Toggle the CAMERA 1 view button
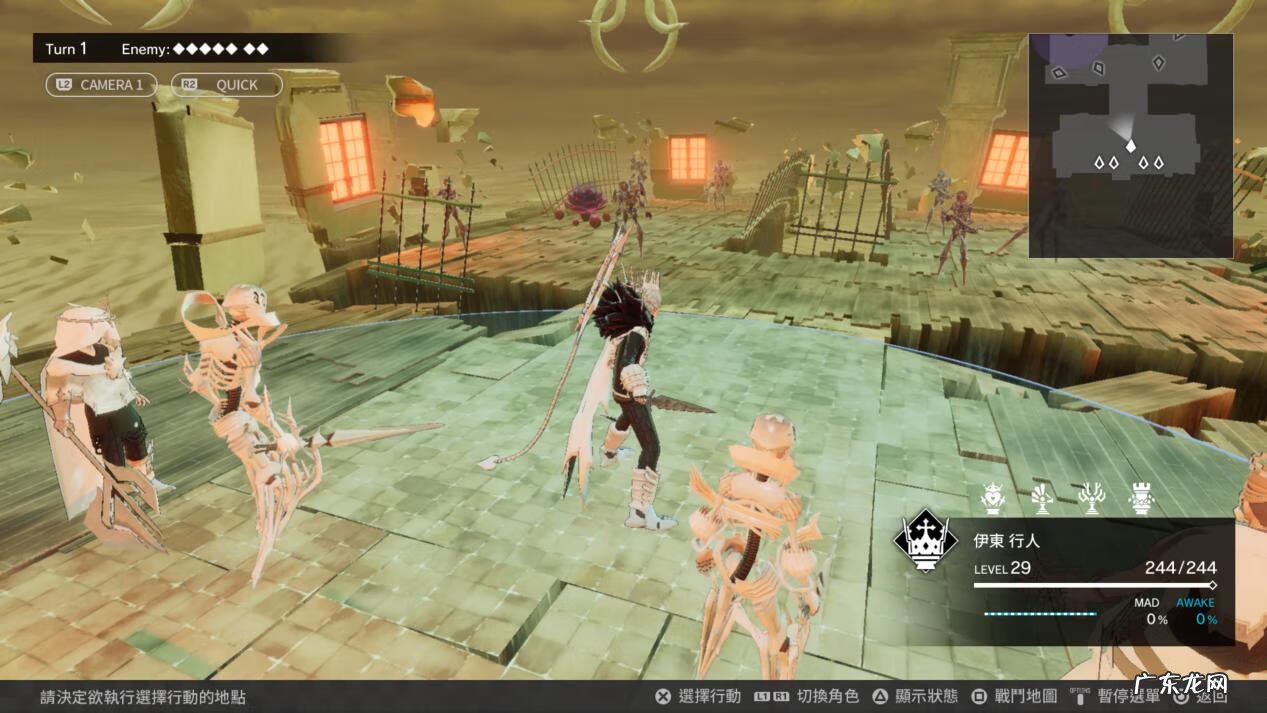The width and height of the screenshot is (1267, 713). (x=101, y=85)
